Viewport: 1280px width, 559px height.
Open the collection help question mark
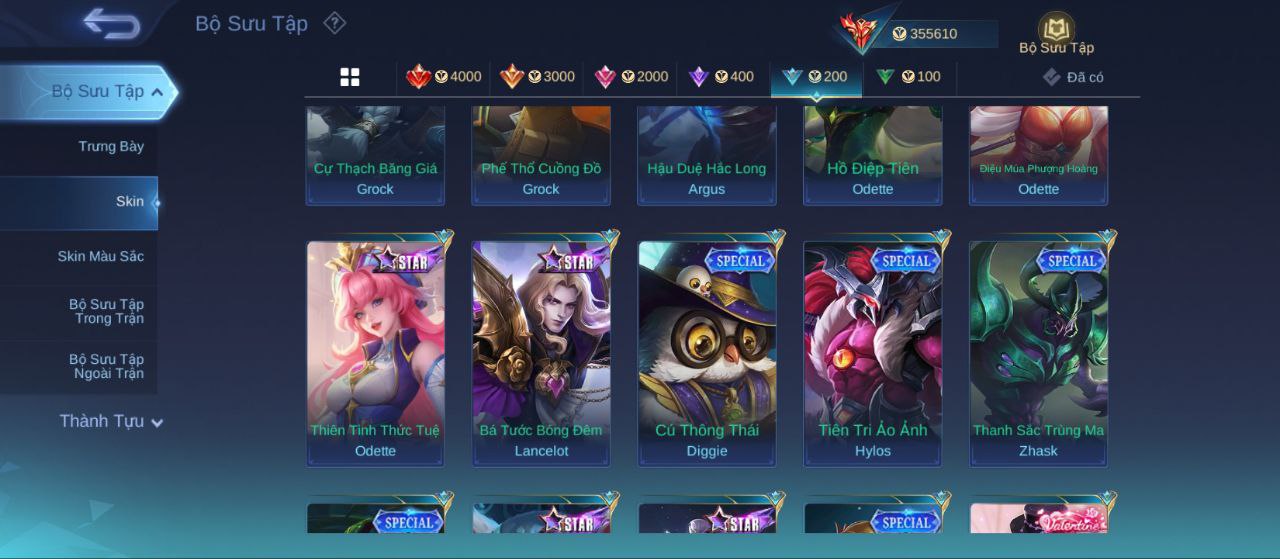335,23
